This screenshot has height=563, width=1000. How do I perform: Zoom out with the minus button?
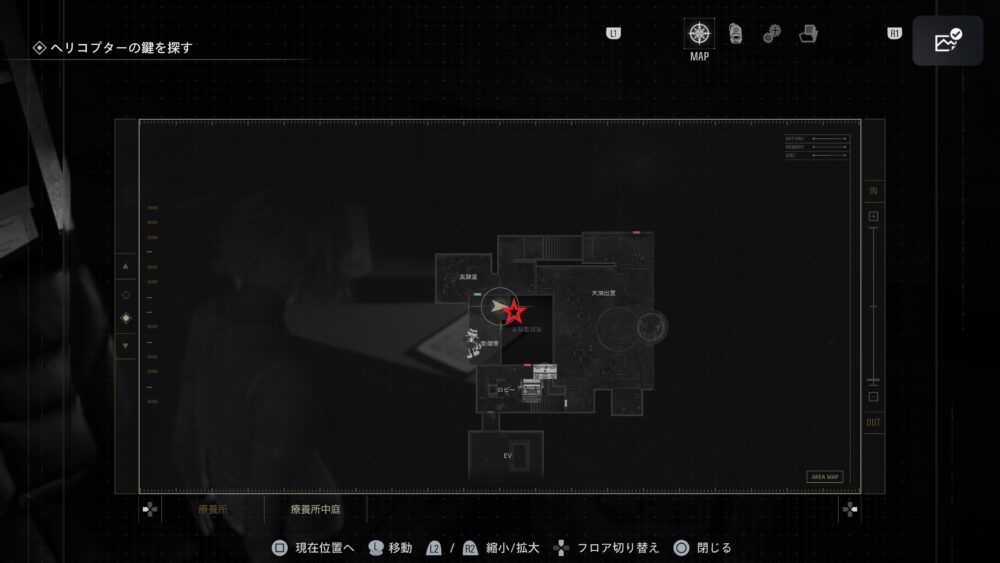(873, 396)
